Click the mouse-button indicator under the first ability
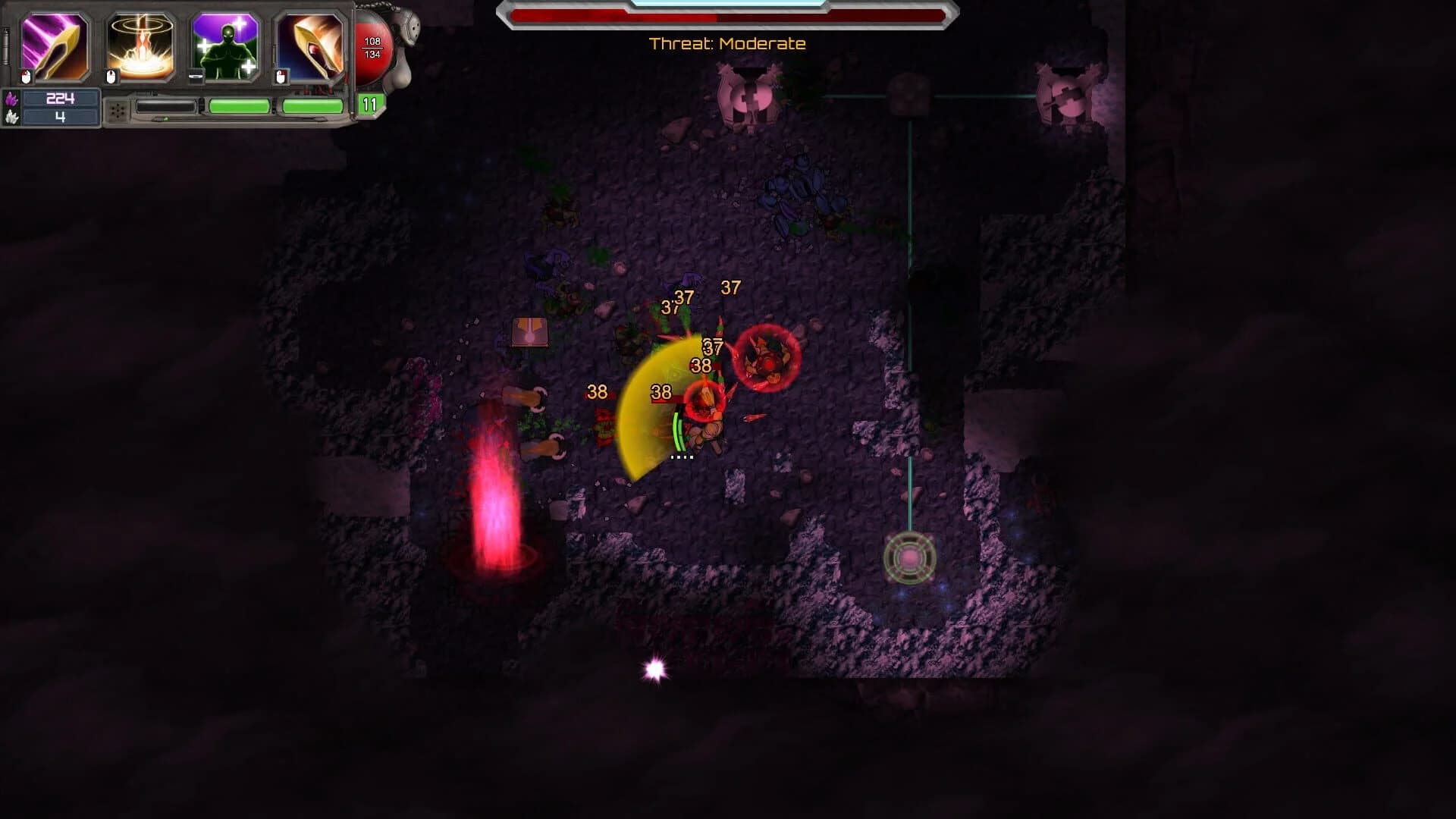Screen dimensions: 1456x819 point(25,77)
